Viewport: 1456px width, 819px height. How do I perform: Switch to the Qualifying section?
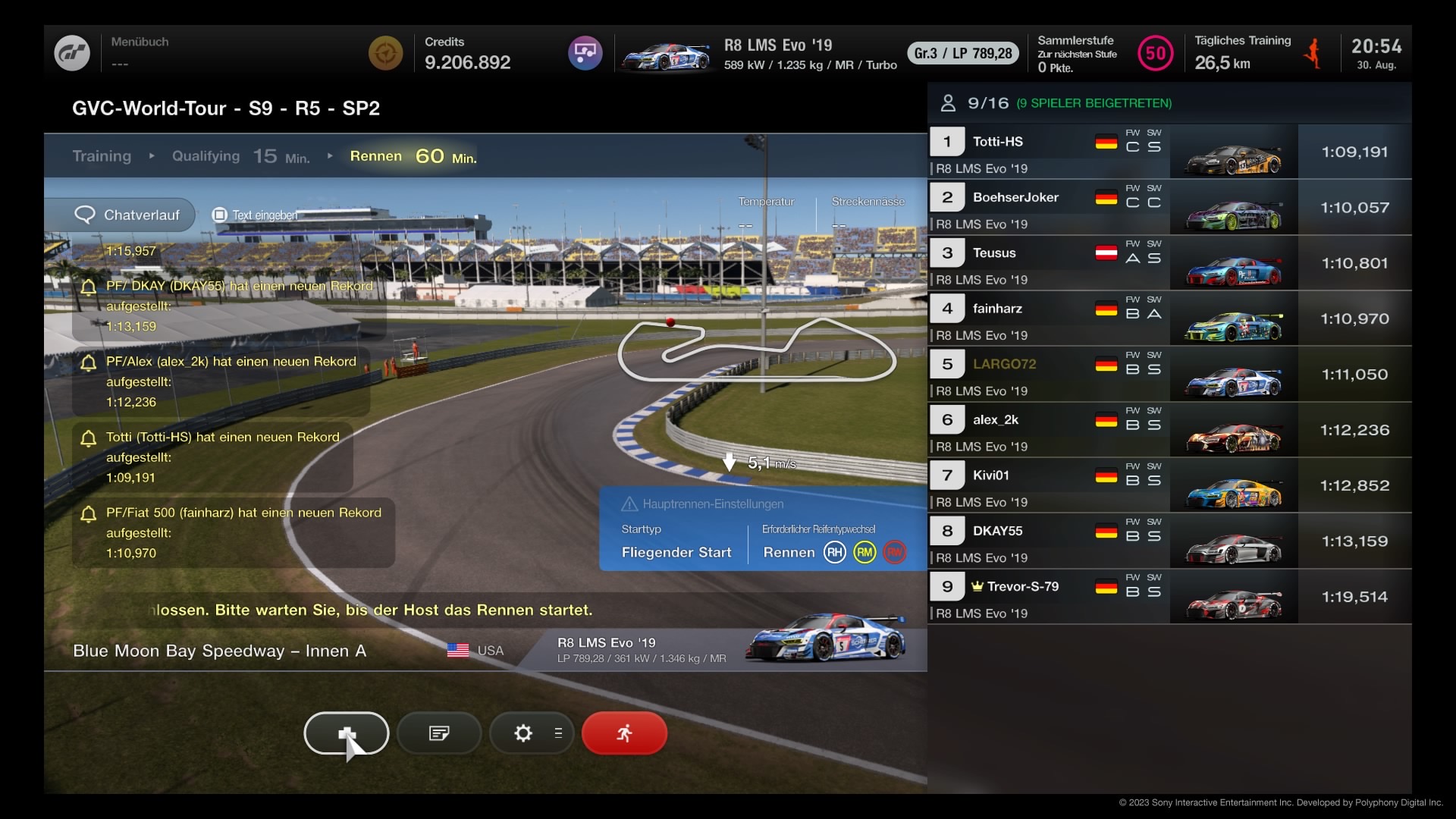click(x=205, y=156)
